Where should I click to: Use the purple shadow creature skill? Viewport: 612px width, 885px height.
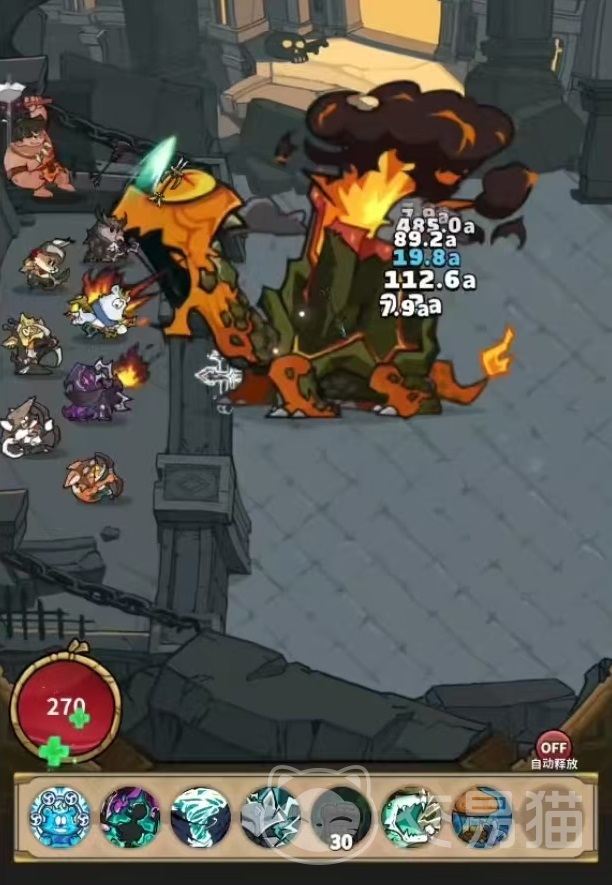130,817
